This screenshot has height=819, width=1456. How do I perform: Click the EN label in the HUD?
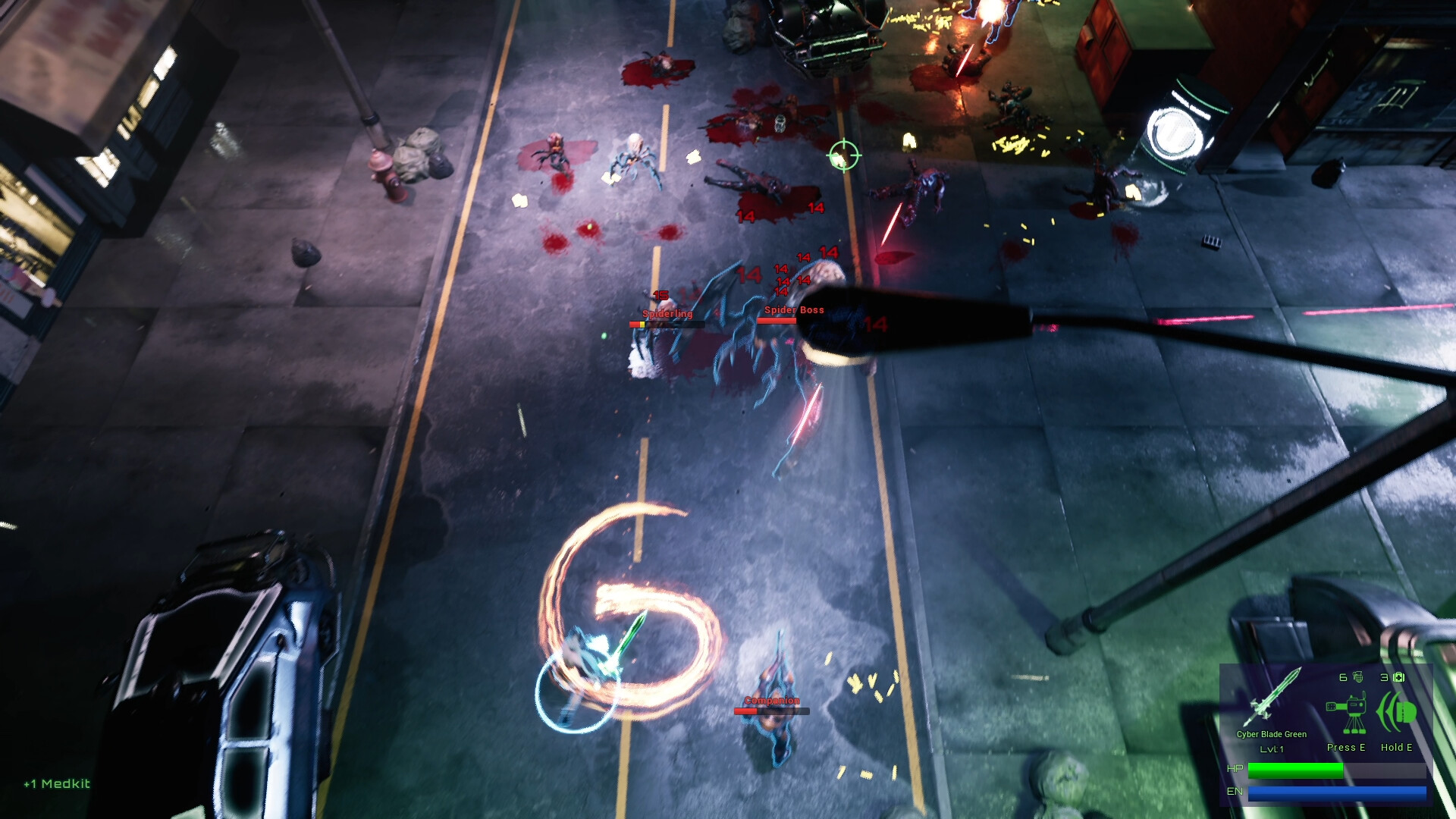pos(1235,791)
